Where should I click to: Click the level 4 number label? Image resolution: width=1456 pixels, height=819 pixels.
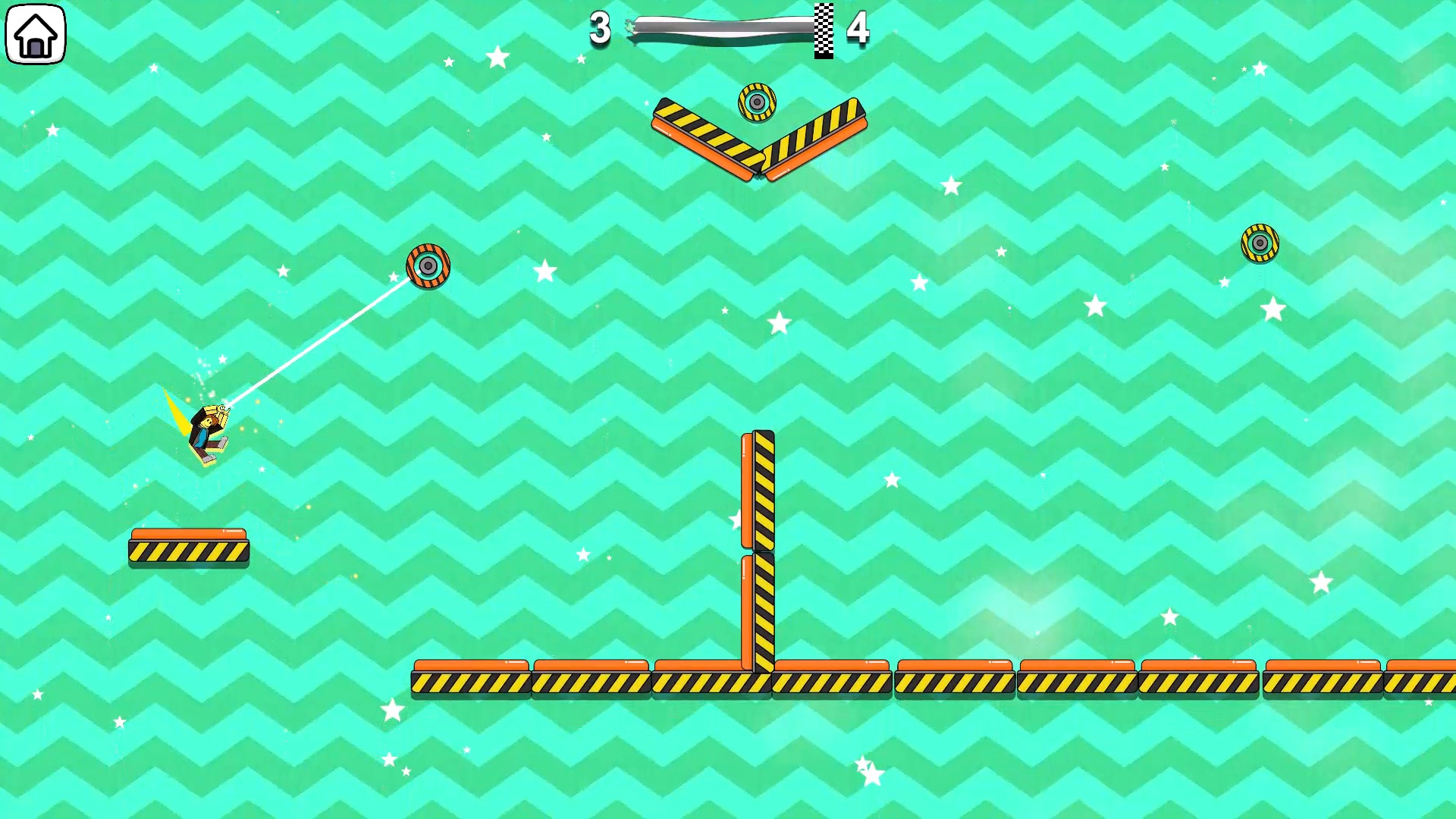point(858,29)
